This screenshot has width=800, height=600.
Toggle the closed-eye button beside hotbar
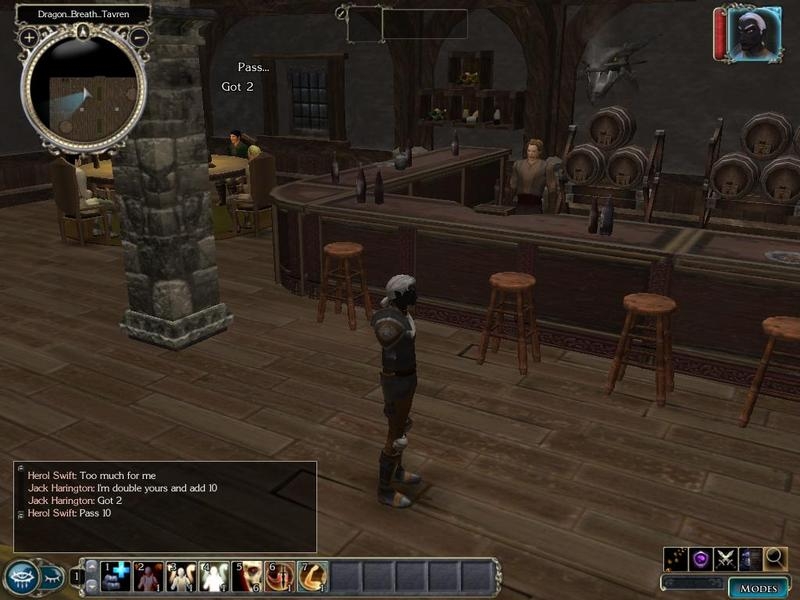point(49,577)
